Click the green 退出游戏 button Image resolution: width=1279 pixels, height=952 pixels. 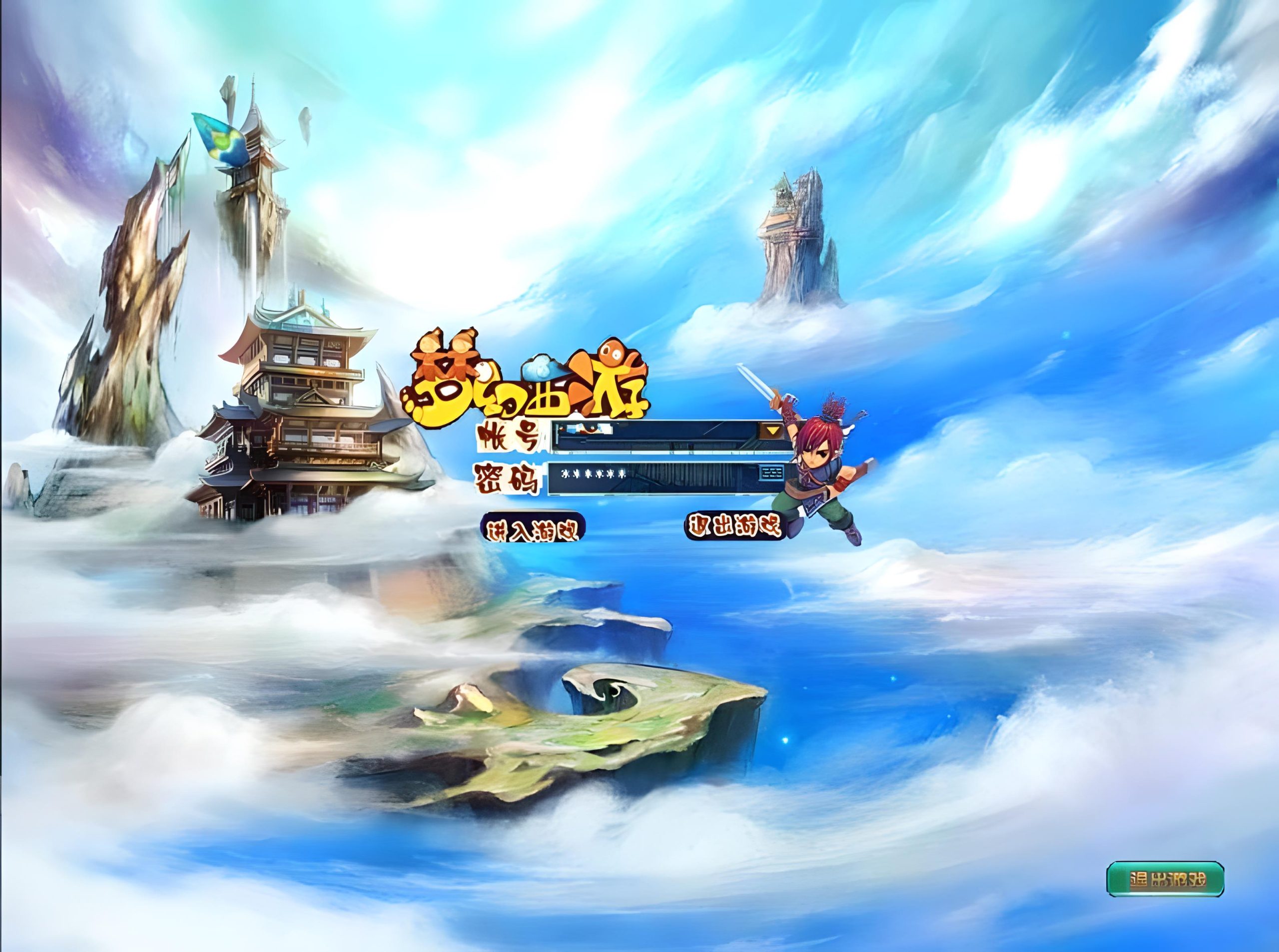click(1165, 896)
